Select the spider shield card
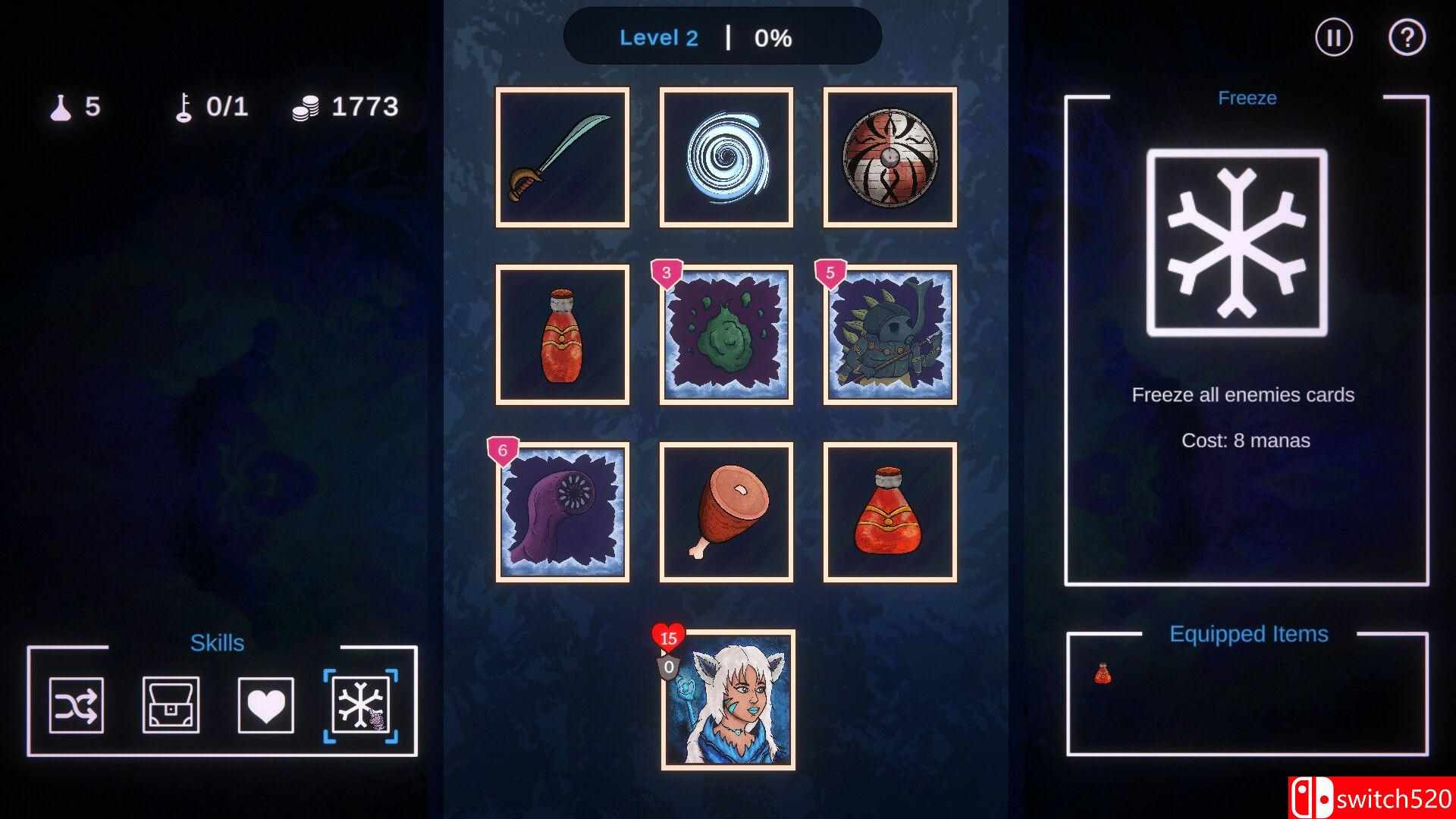Image resolution: width=1456 pixels, height=819 pixels. (x=888, y=157)
